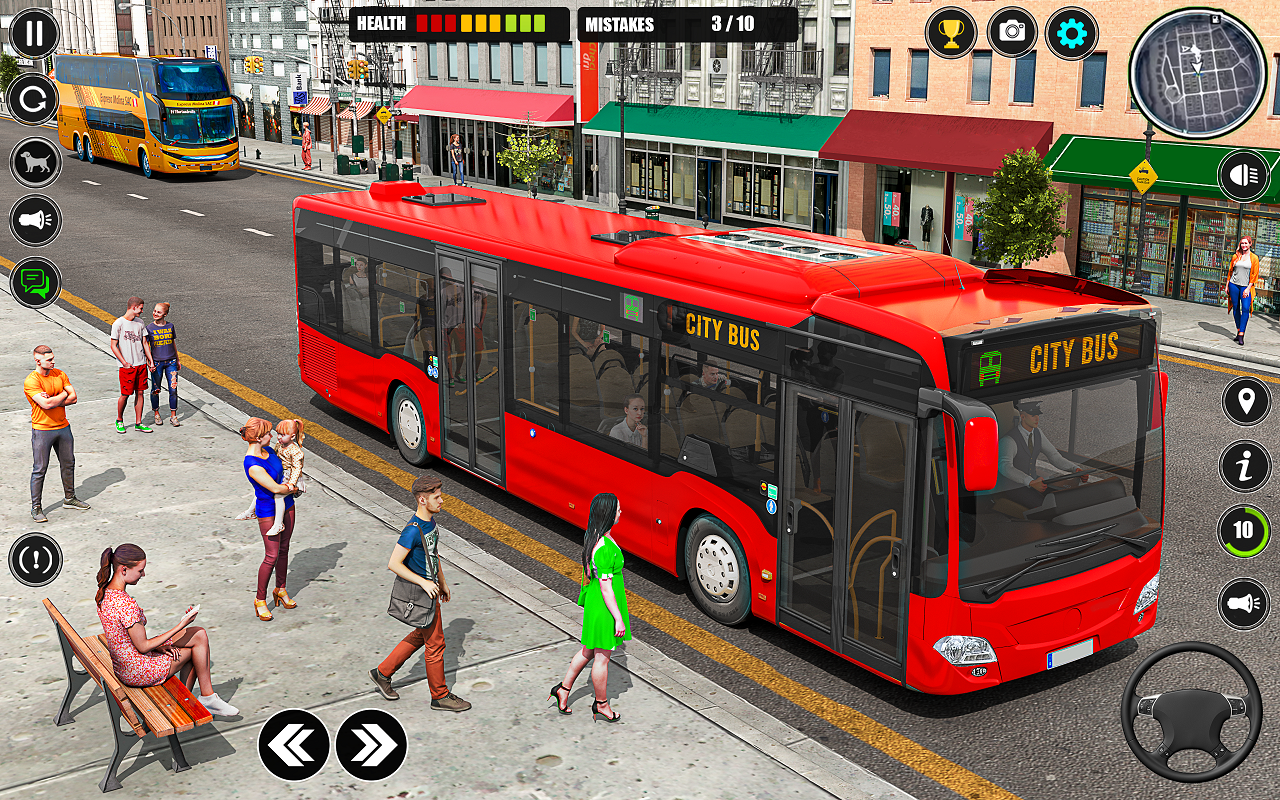Open the trophy achievements button

(951, 33)
